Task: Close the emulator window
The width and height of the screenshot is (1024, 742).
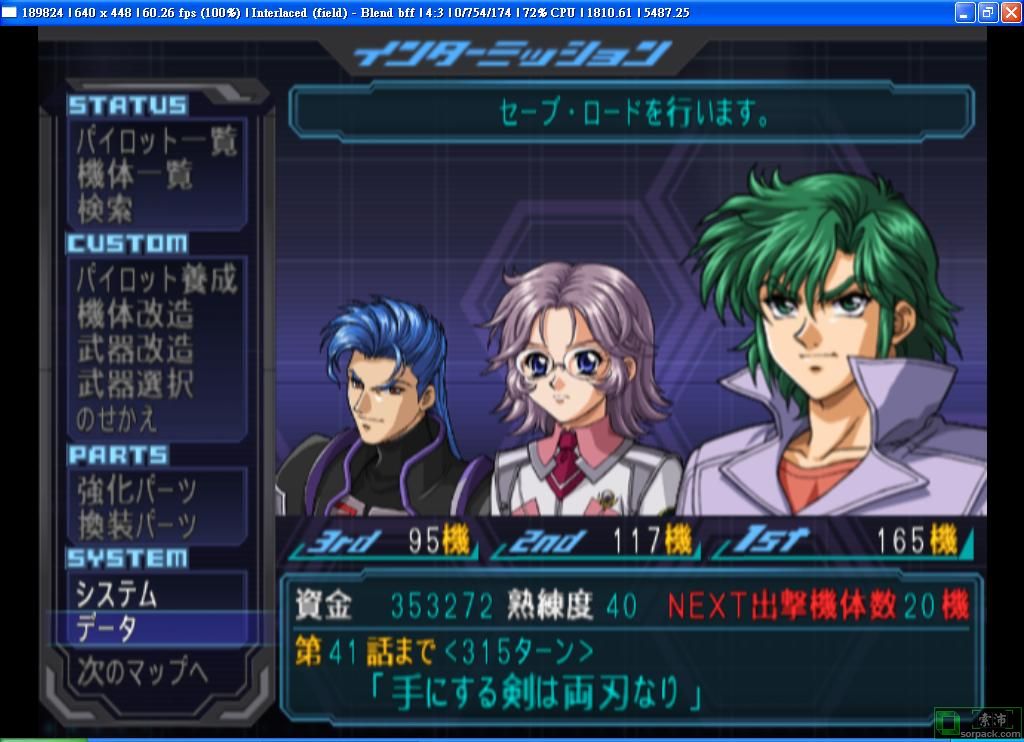Action: click(x=1009, y=12)
